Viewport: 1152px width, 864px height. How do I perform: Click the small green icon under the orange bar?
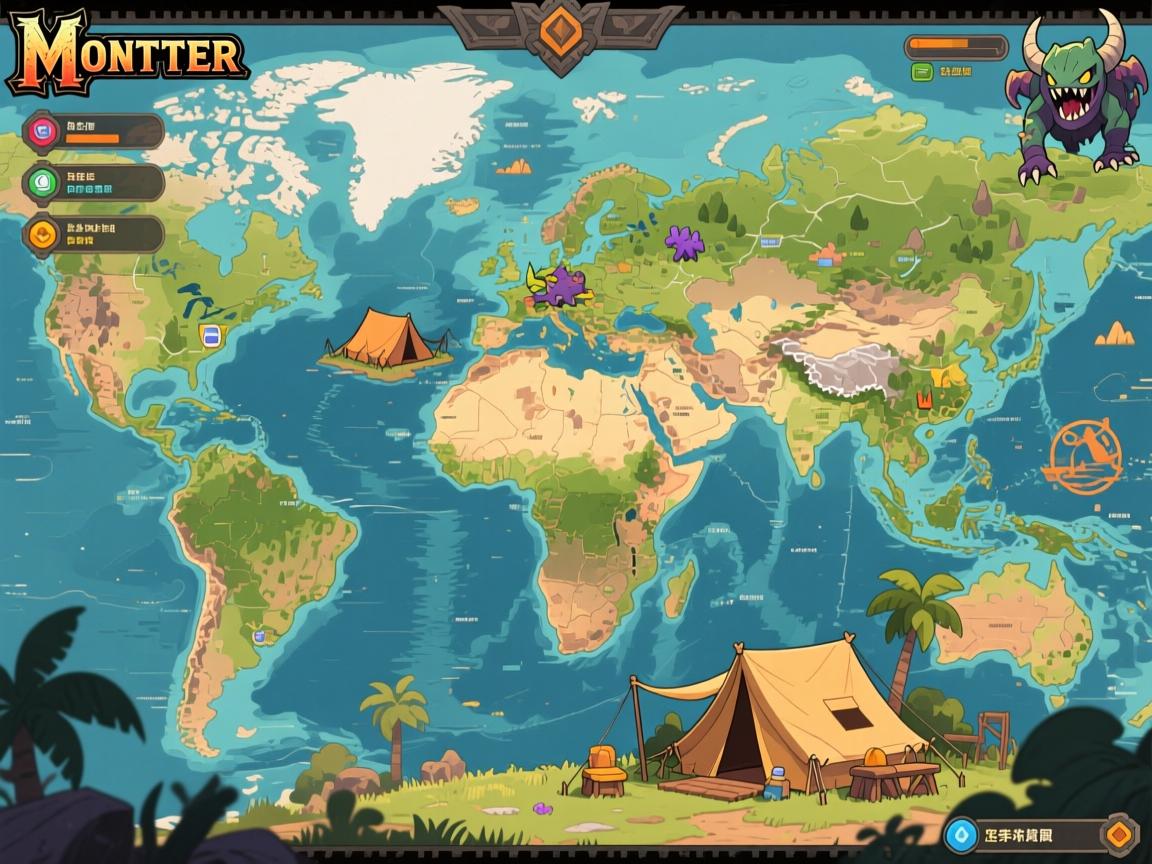pyautogui.click(x=922, y=72)
